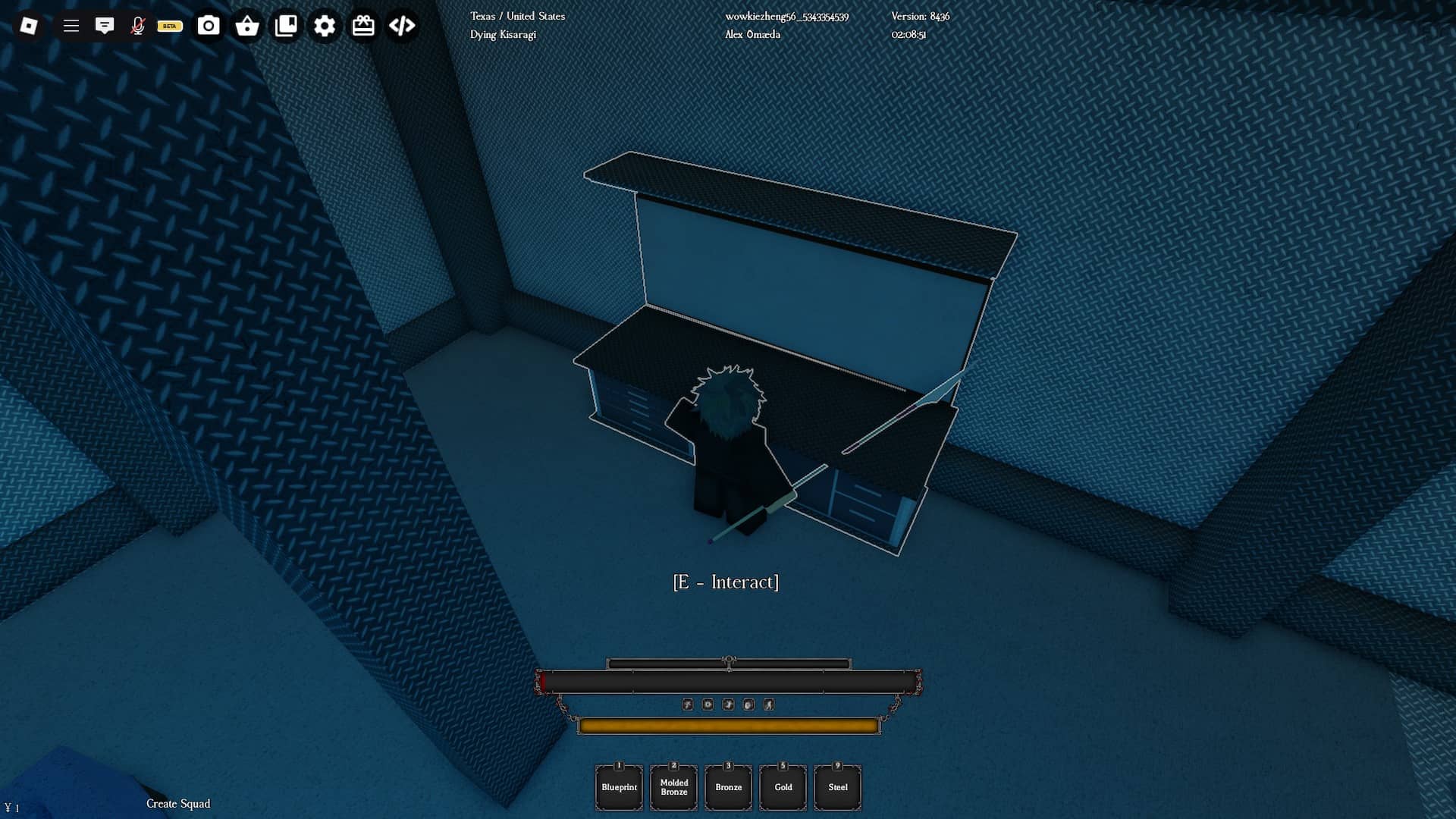Select the Molded Bronze hotbar slot

pos(673,787)
